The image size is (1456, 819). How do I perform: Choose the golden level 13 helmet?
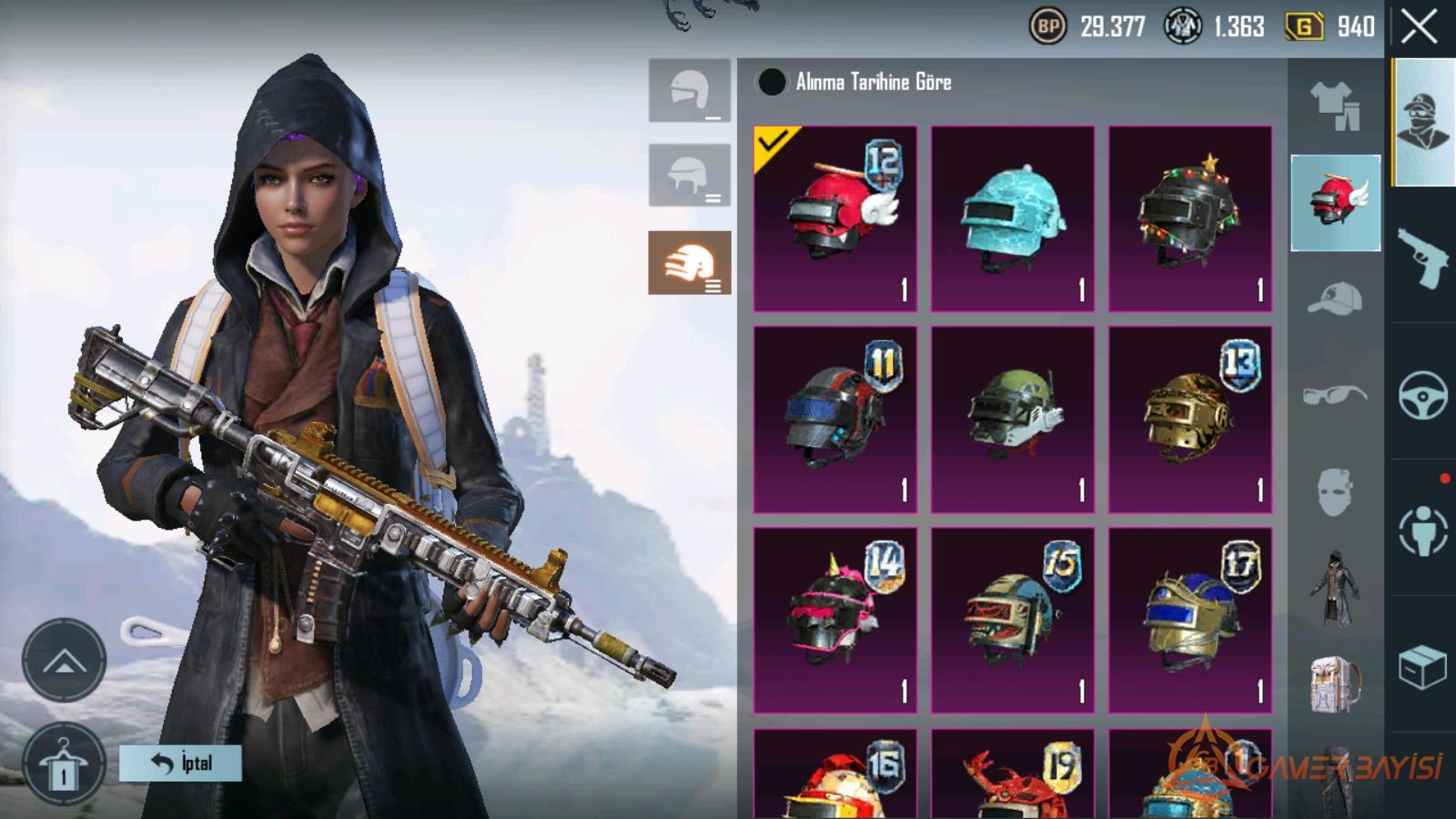point(1189,420)
